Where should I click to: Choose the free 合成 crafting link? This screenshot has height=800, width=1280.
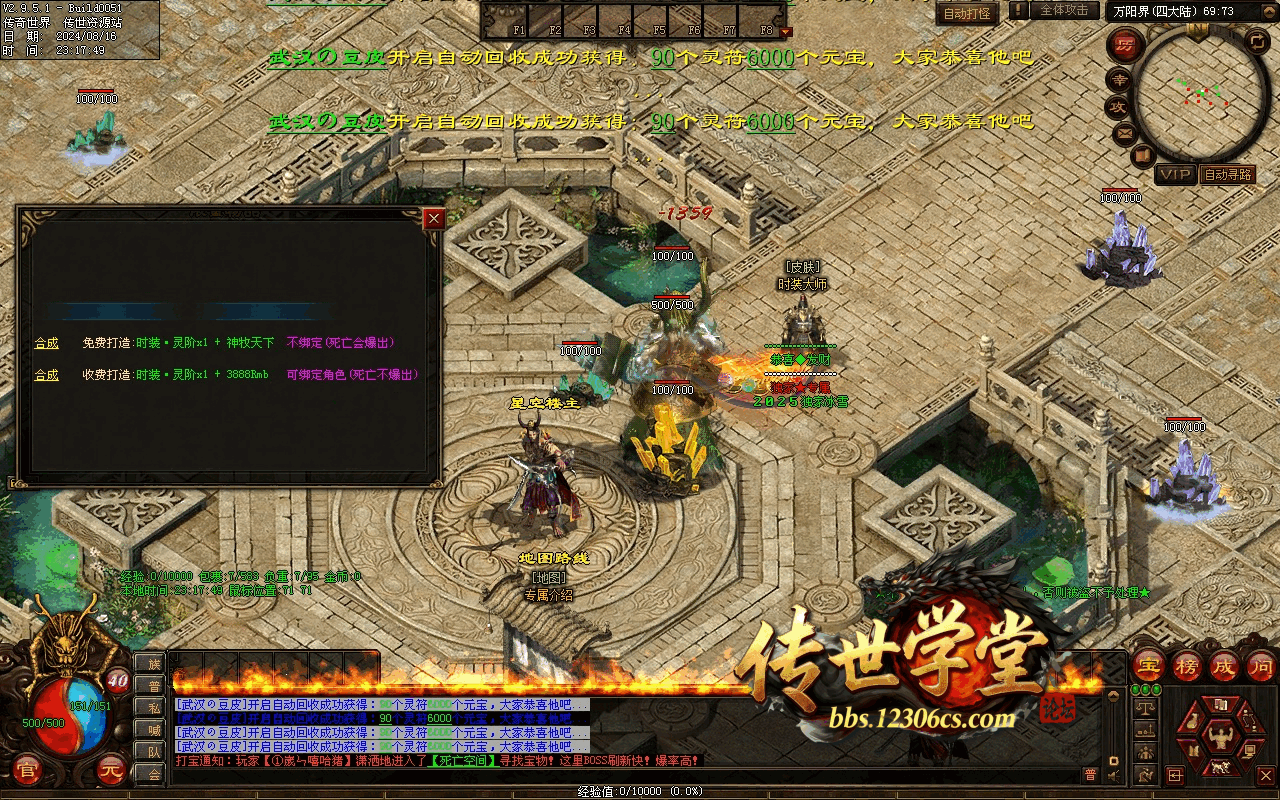point(47,343)
